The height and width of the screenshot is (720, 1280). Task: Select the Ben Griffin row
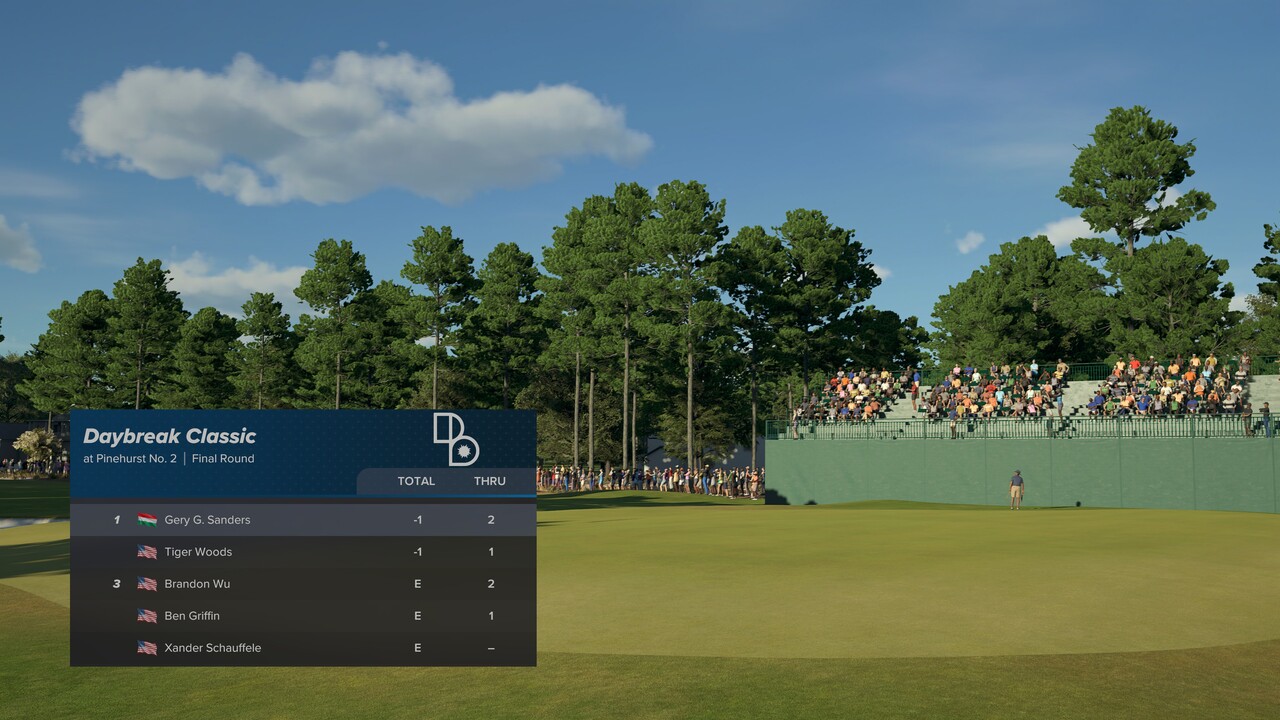[x=302, y=616]
